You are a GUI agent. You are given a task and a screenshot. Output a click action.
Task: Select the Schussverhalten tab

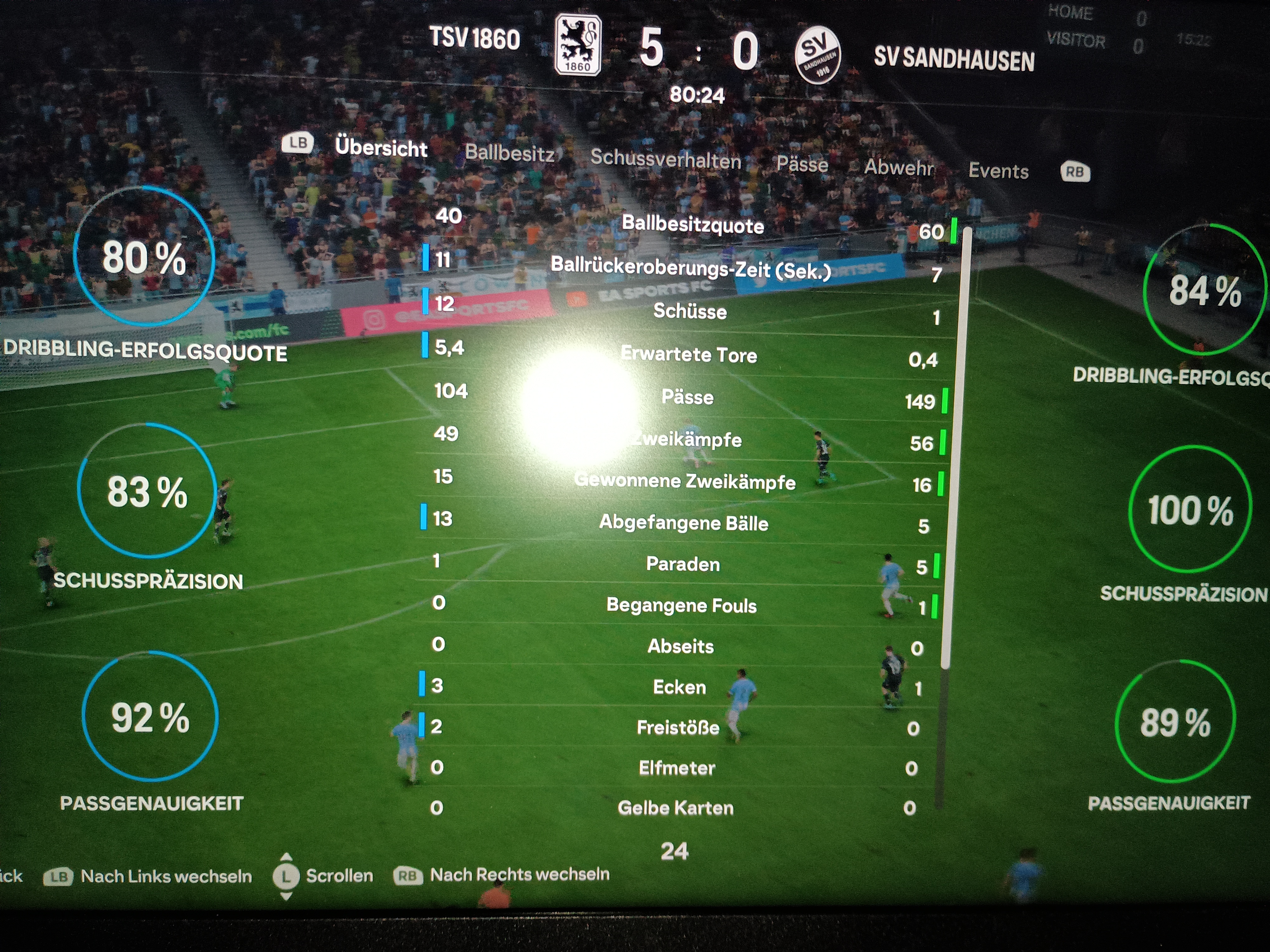(x=666, y=158)
